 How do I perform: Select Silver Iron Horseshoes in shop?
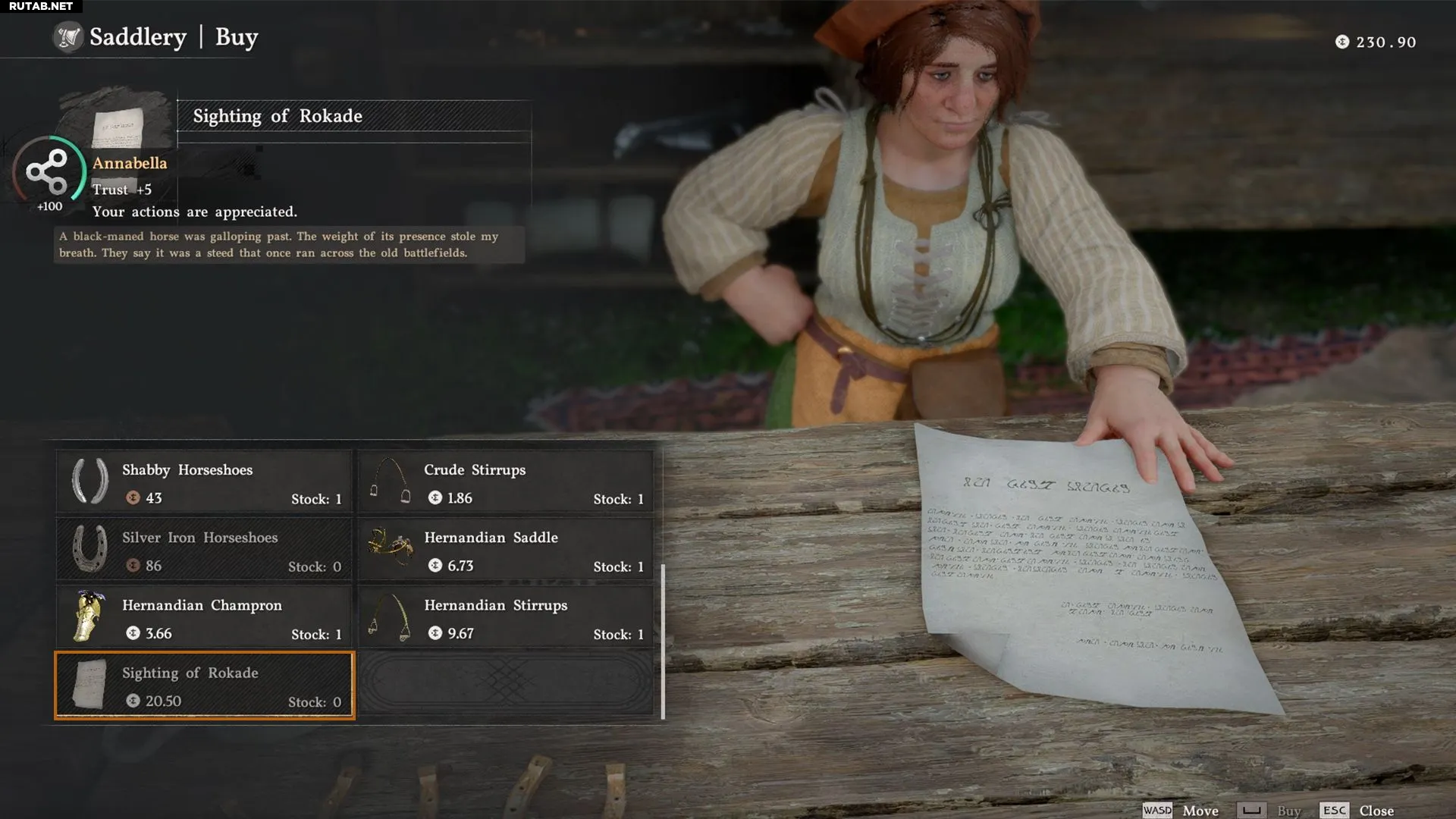pos(204,550)
